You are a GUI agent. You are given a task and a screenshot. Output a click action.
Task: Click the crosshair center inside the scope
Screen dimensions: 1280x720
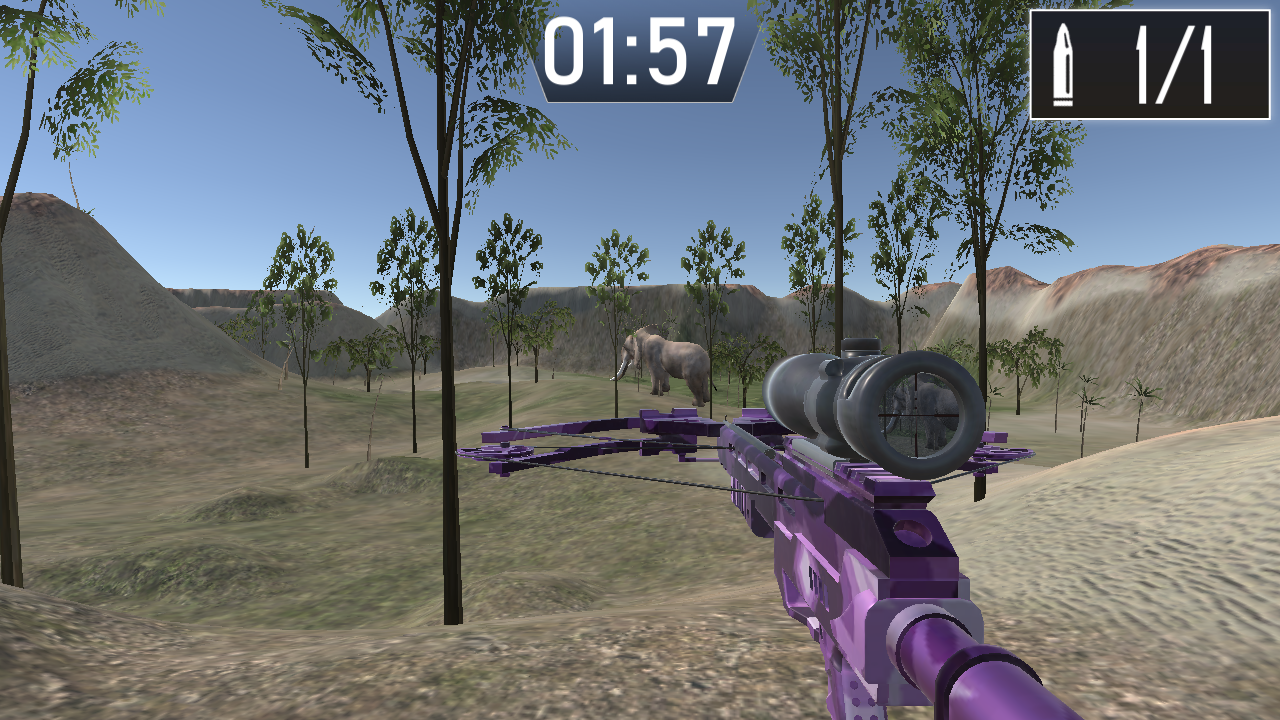click(917, 415)
